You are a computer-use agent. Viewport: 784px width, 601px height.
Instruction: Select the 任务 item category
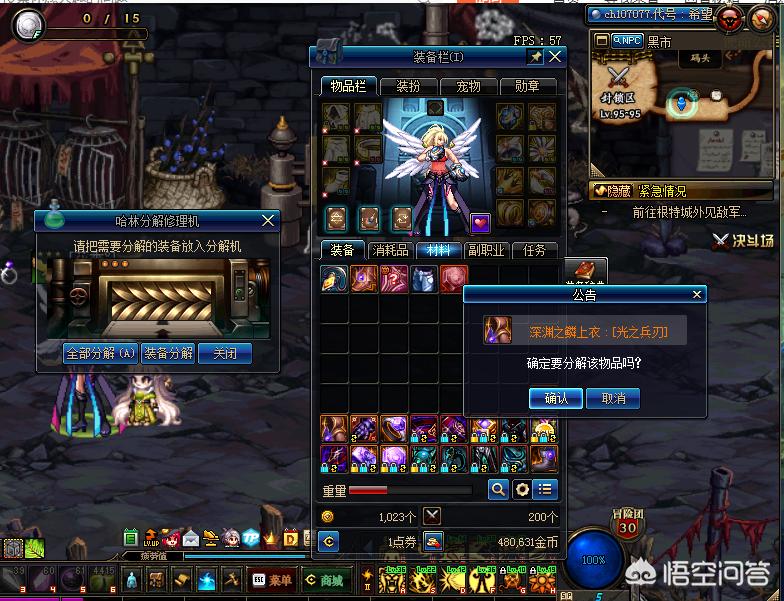click(x=534, y=250)
